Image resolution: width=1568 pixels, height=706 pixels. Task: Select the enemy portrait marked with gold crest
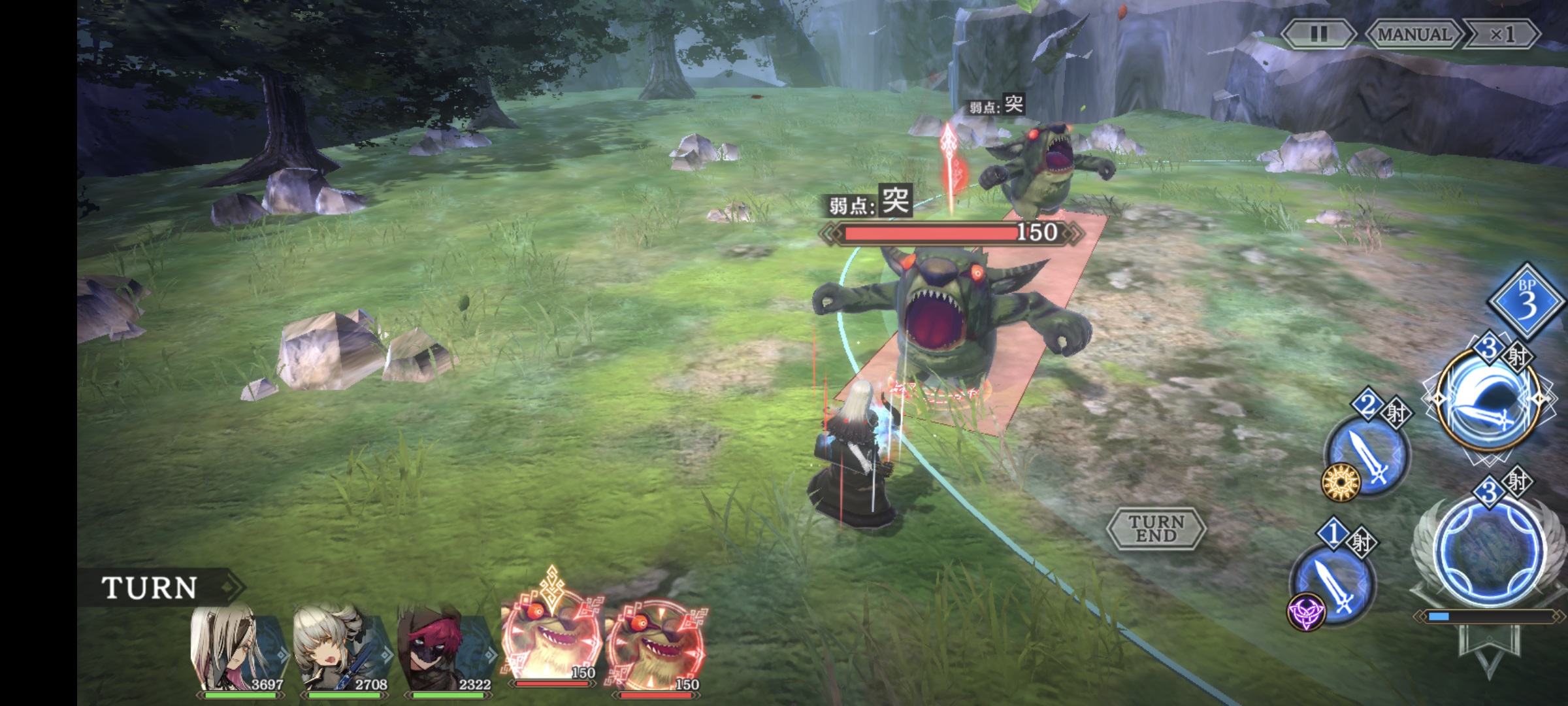[x=550, y=641]
